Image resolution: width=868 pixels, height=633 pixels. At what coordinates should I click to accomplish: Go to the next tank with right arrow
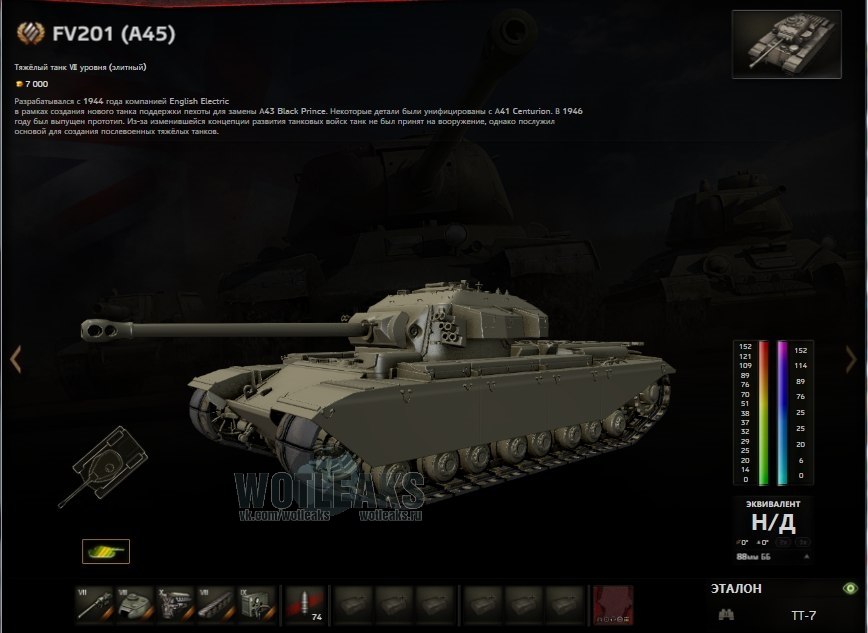[851, 360]
